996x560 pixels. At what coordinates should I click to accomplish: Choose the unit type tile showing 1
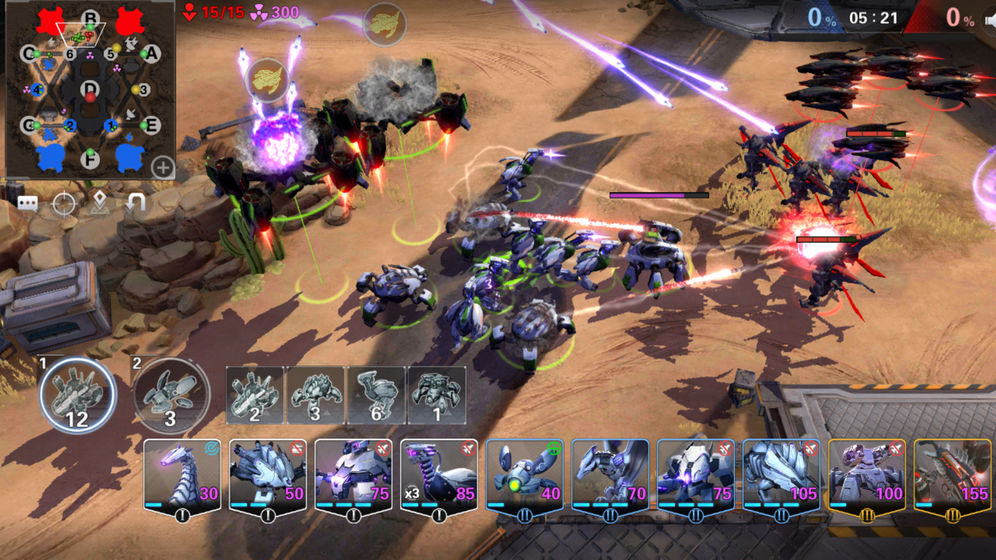(x=436, y=396)
